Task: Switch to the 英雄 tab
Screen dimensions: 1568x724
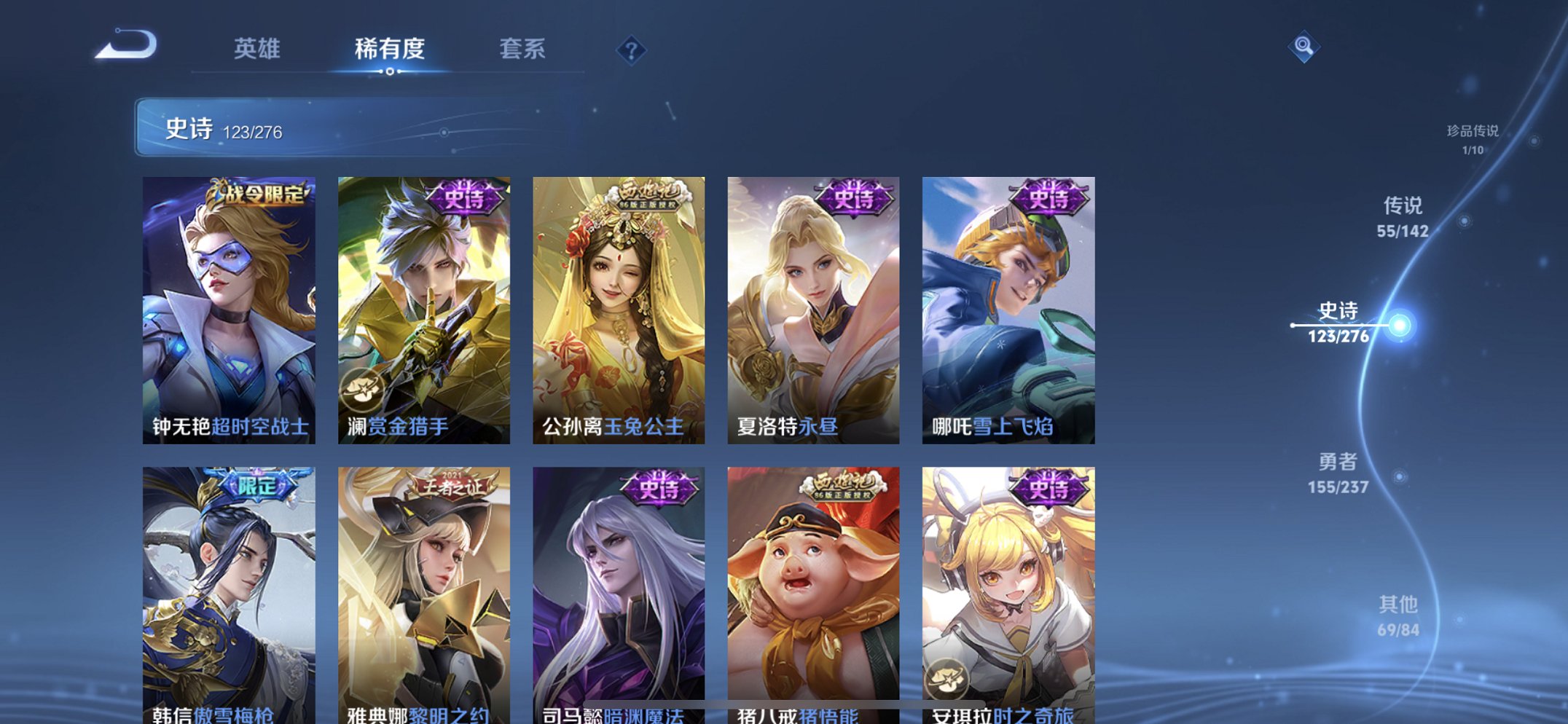Action: pyautogui.click(x=259, y=50)
